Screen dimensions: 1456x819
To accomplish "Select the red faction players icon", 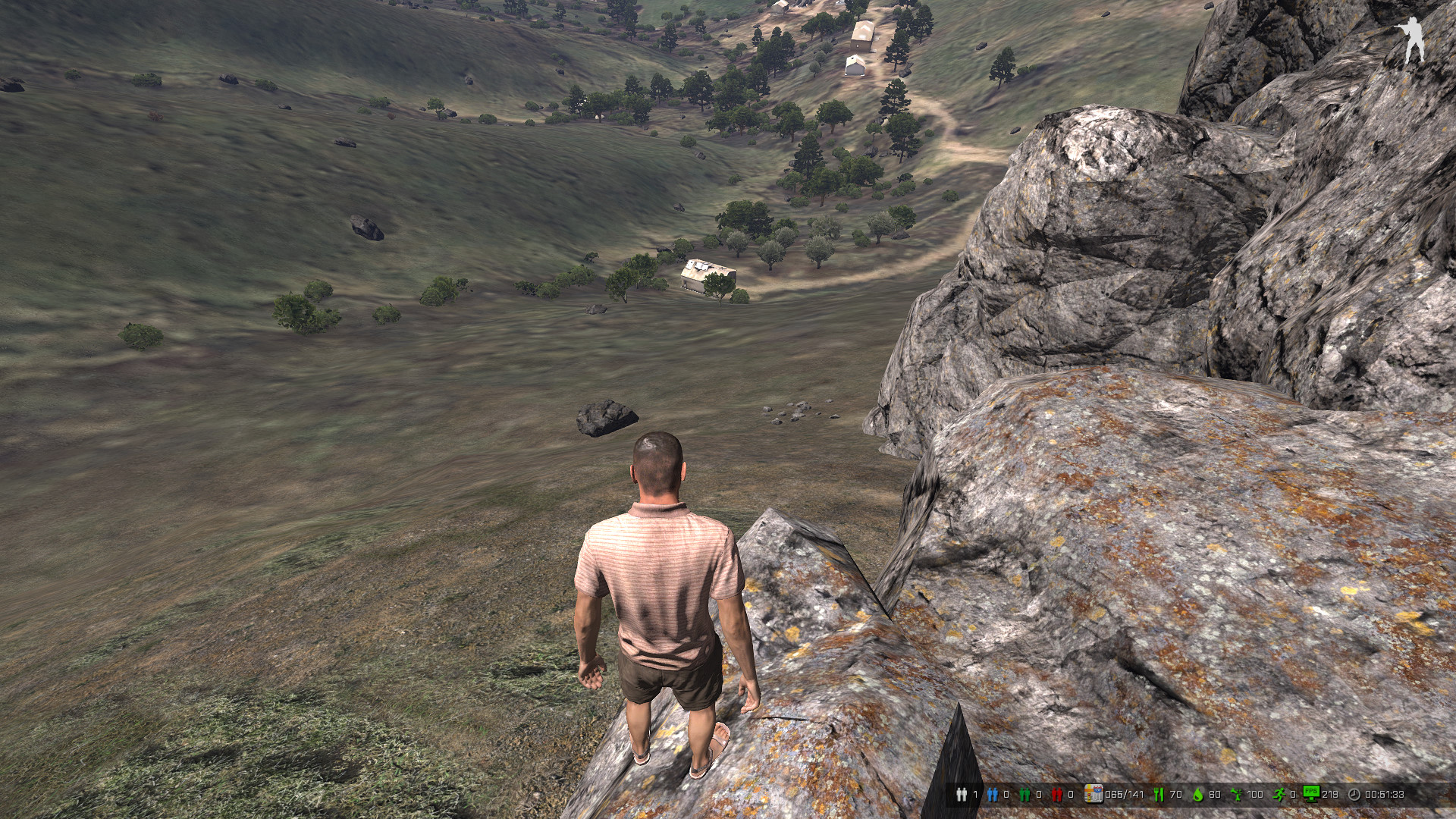I will coord(1056,794).
